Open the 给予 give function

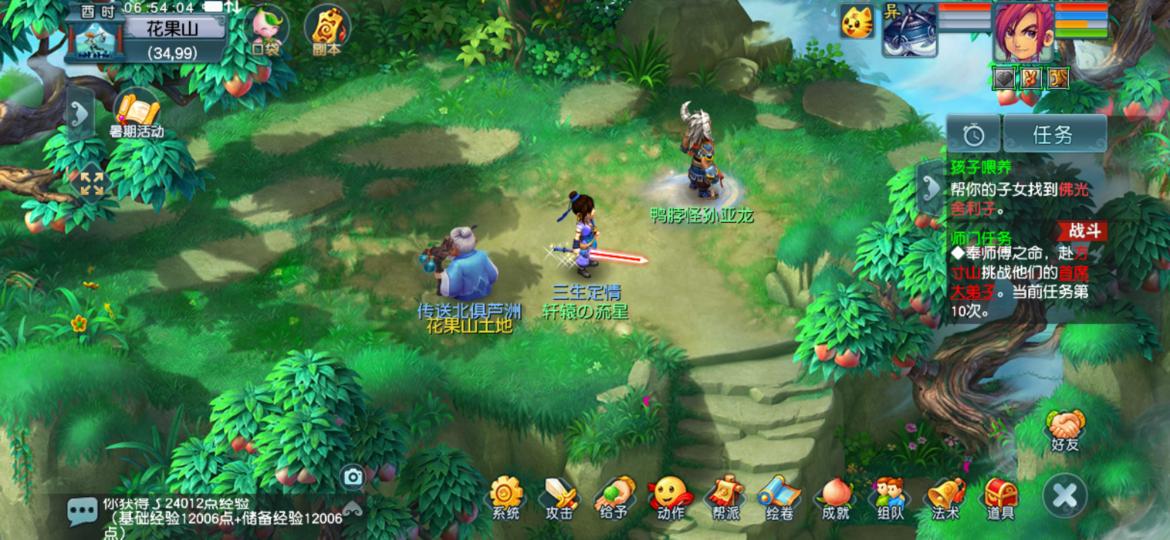(614, 495)
